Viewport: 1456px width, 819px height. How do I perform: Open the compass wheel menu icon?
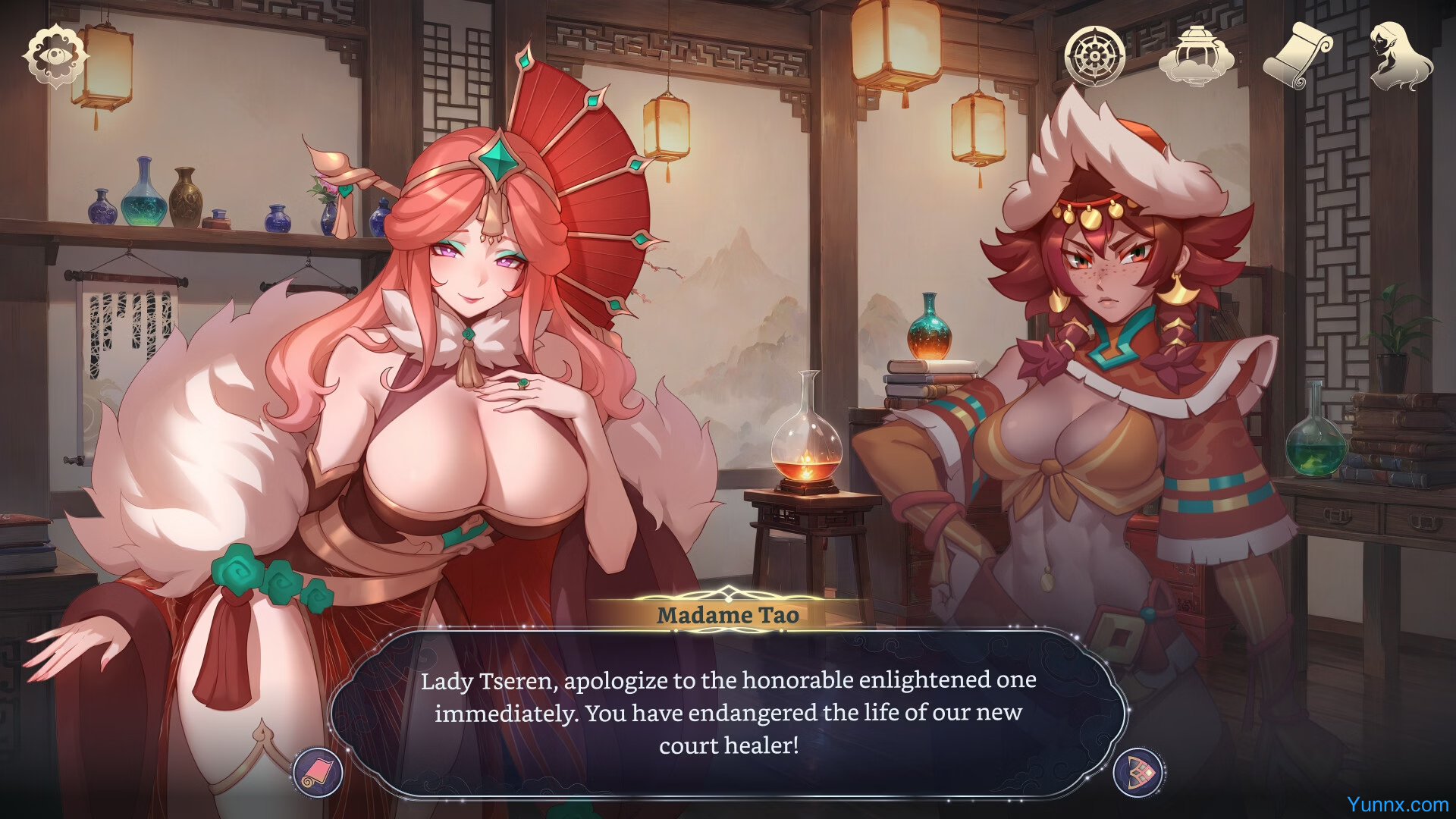click(1094, 55)
